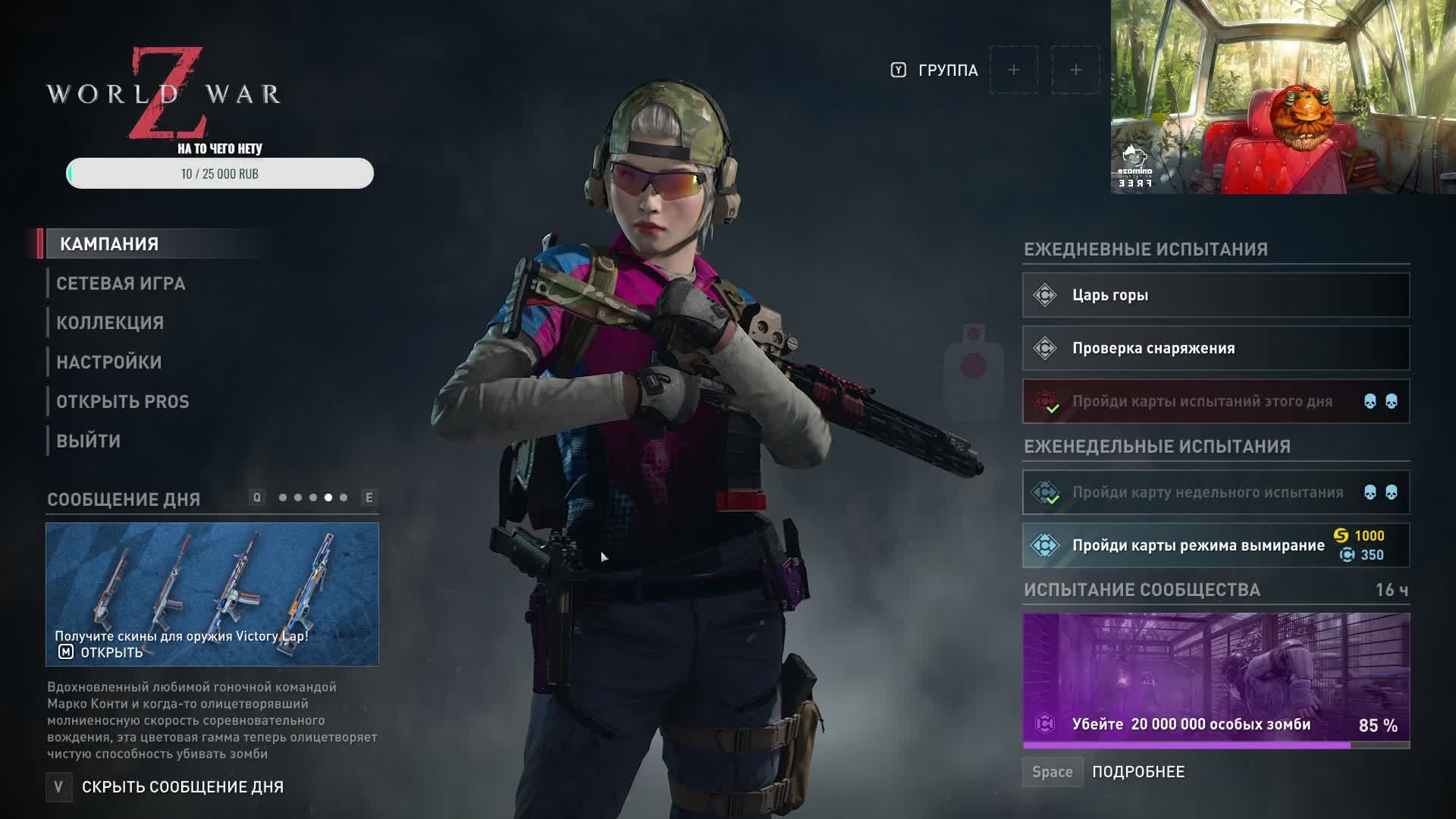1456x819 pixels.
Task: Open the extinction mode maps weekly challenge
Action: [1216, 545]
